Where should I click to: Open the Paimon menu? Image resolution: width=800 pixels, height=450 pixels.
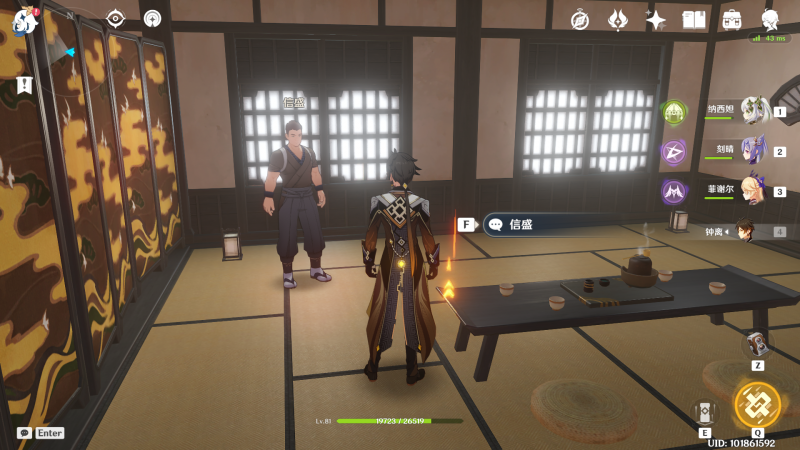[x=23, y=19]
